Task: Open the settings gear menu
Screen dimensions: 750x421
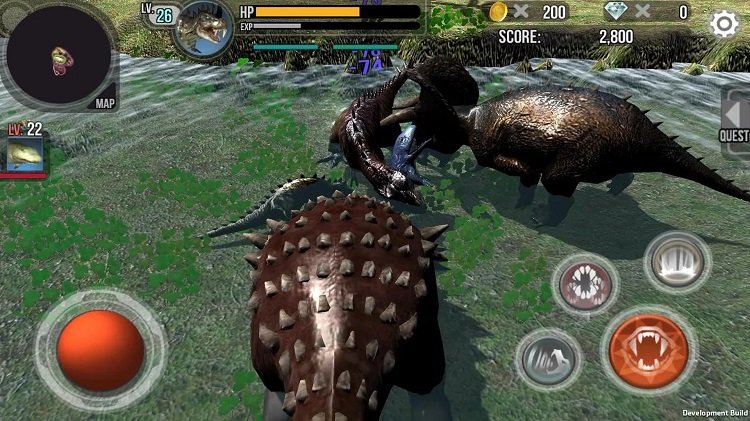Action: tap(724, 24)
